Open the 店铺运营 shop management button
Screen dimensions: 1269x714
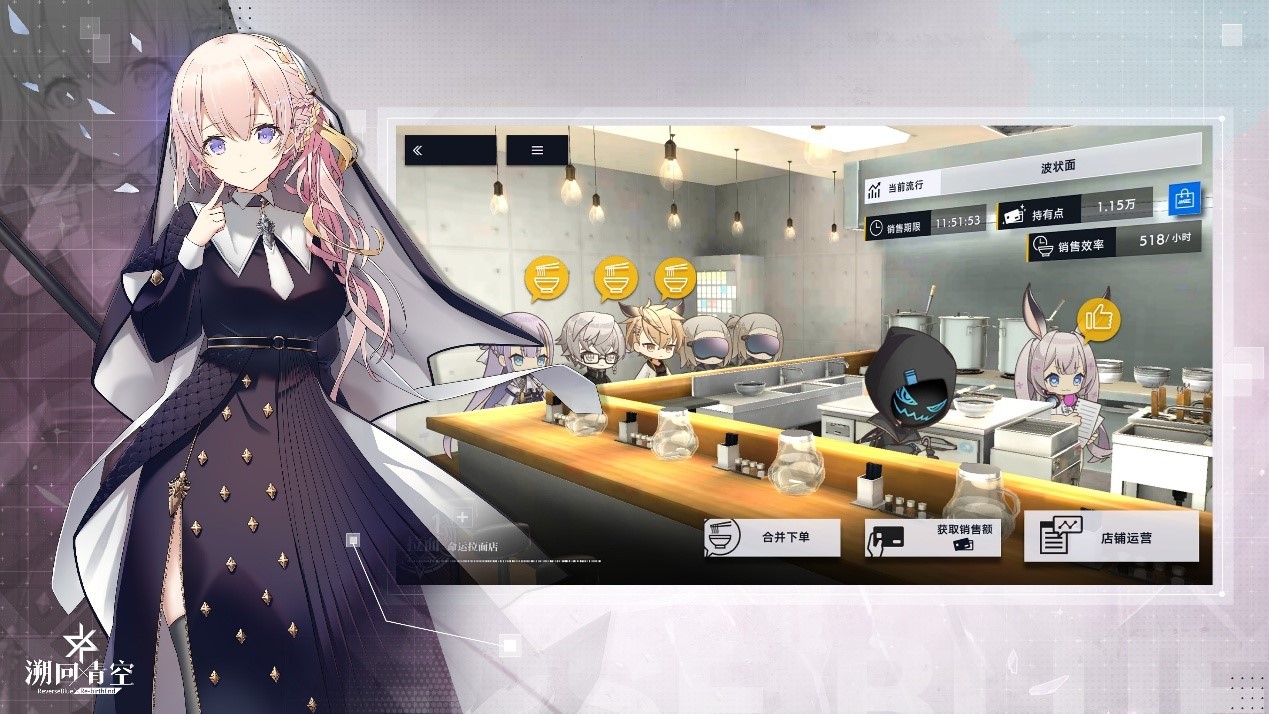click(1111, 537)
